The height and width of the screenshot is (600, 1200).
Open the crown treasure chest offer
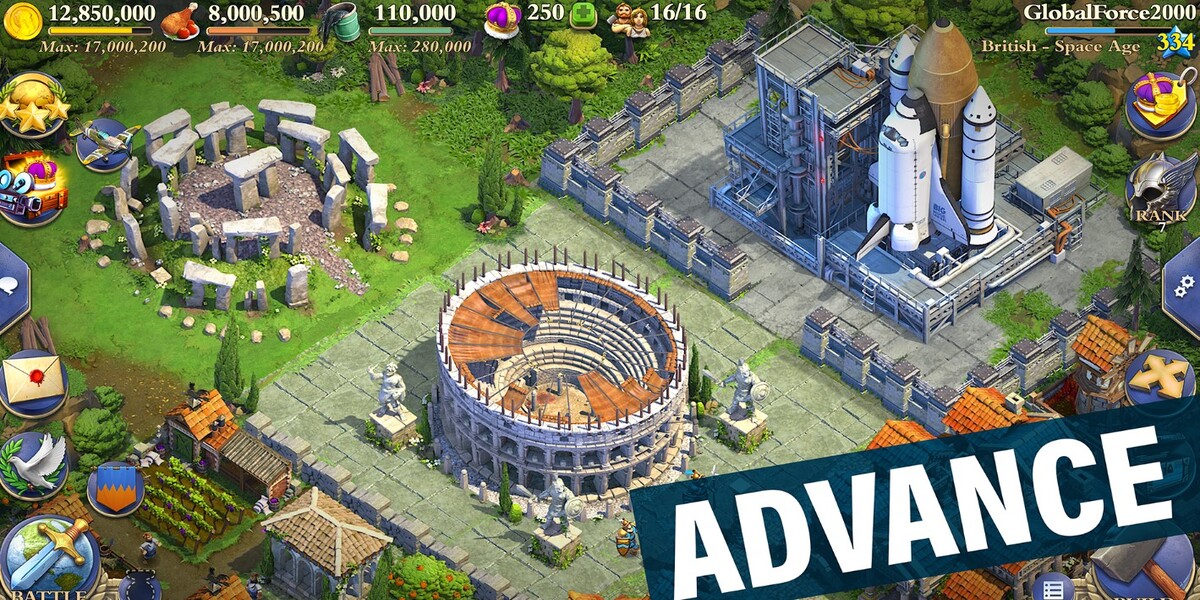tap(33, 187)
